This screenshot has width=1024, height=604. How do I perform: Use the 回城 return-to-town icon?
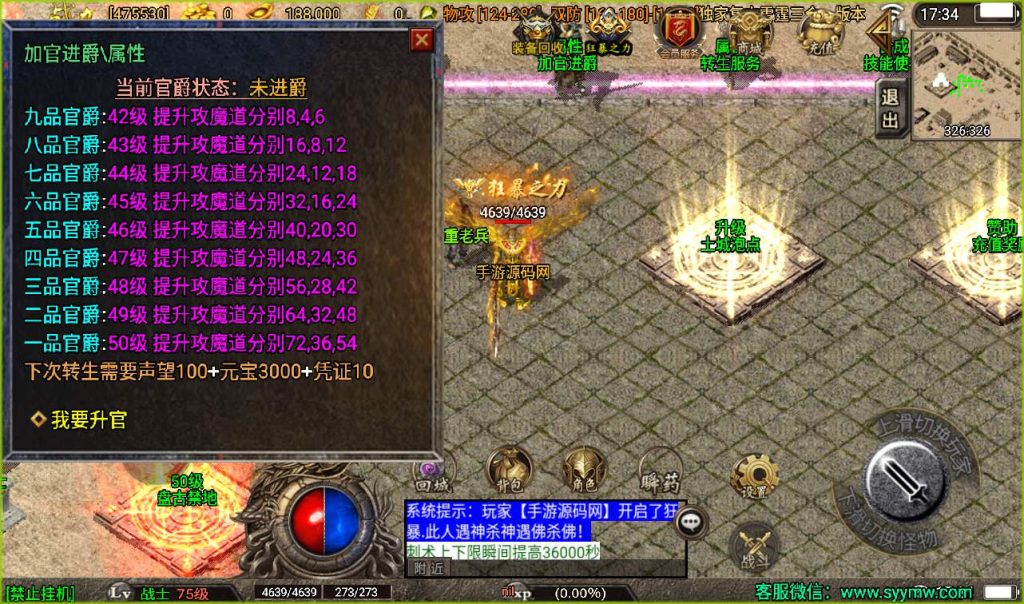pos(435,474)
